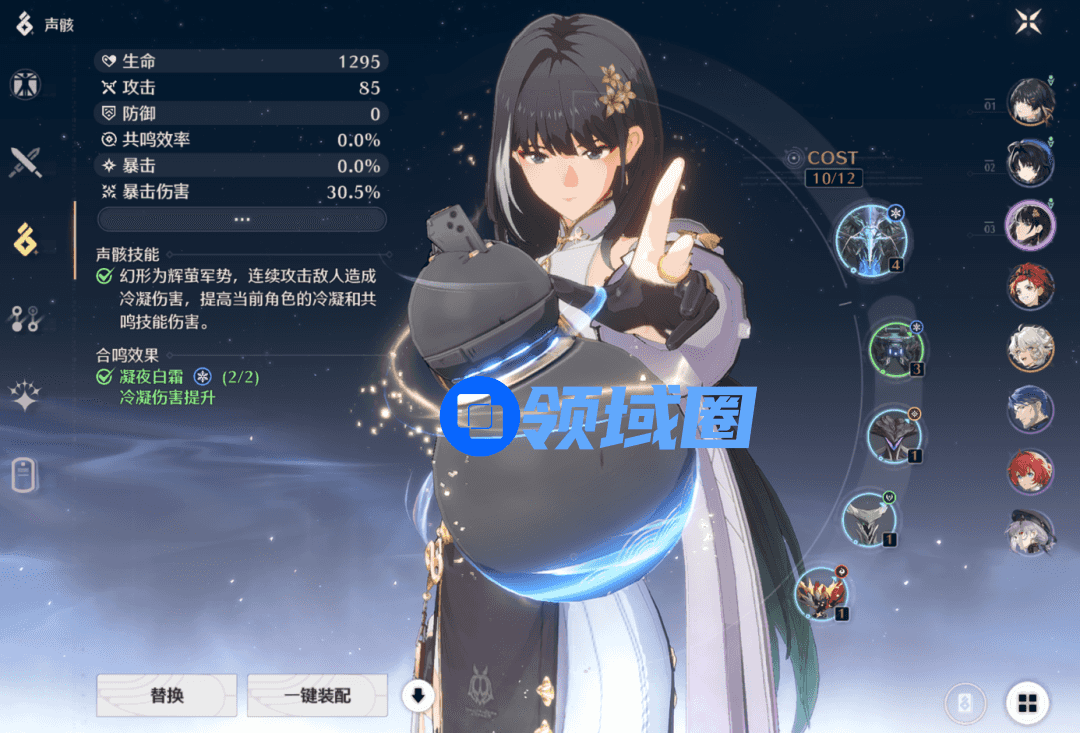
Task: Pick the first team member portrait labeled 01
Action: [1029, 103]
